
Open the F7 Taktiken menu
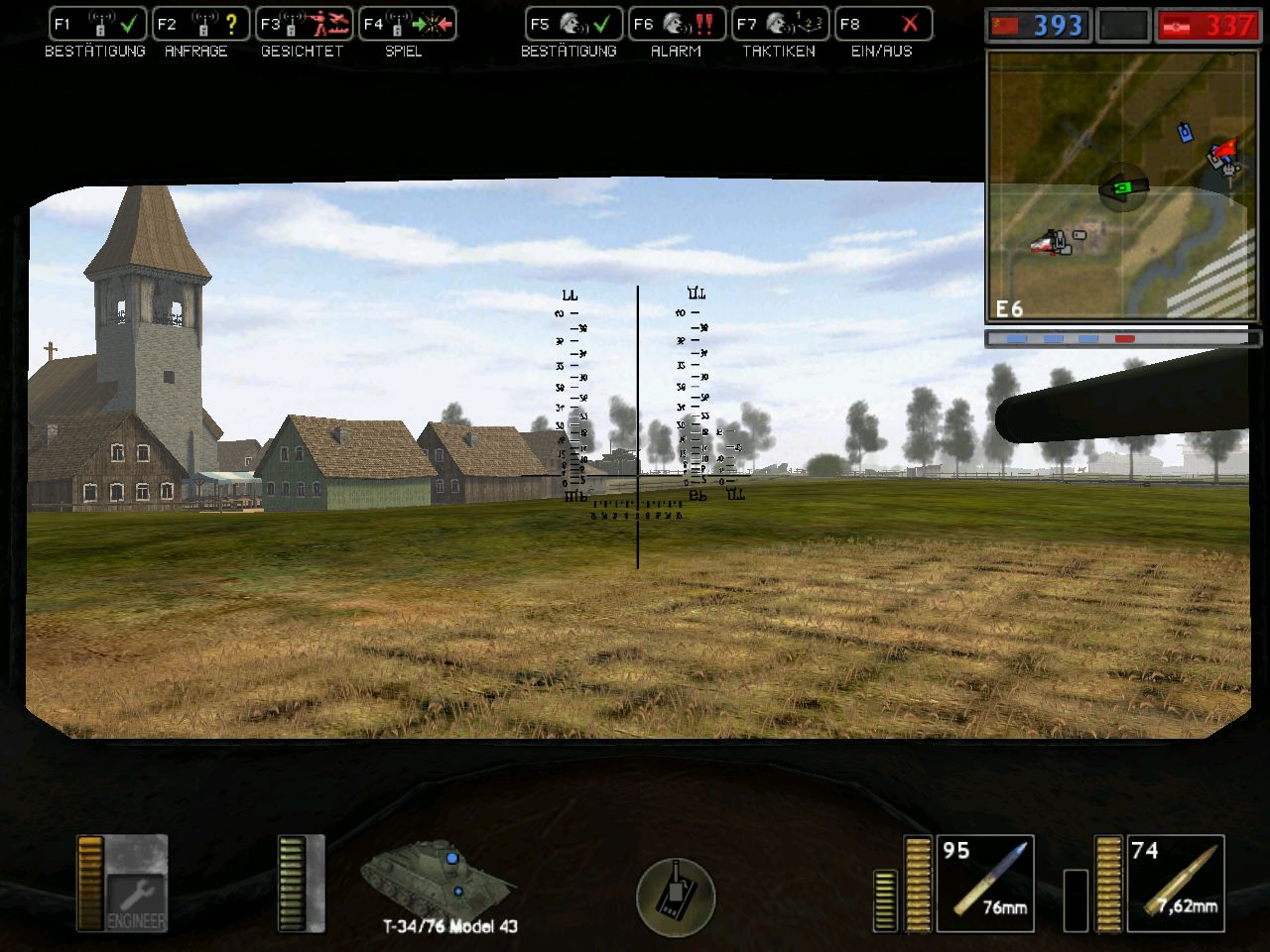click(x=780, y=25)
